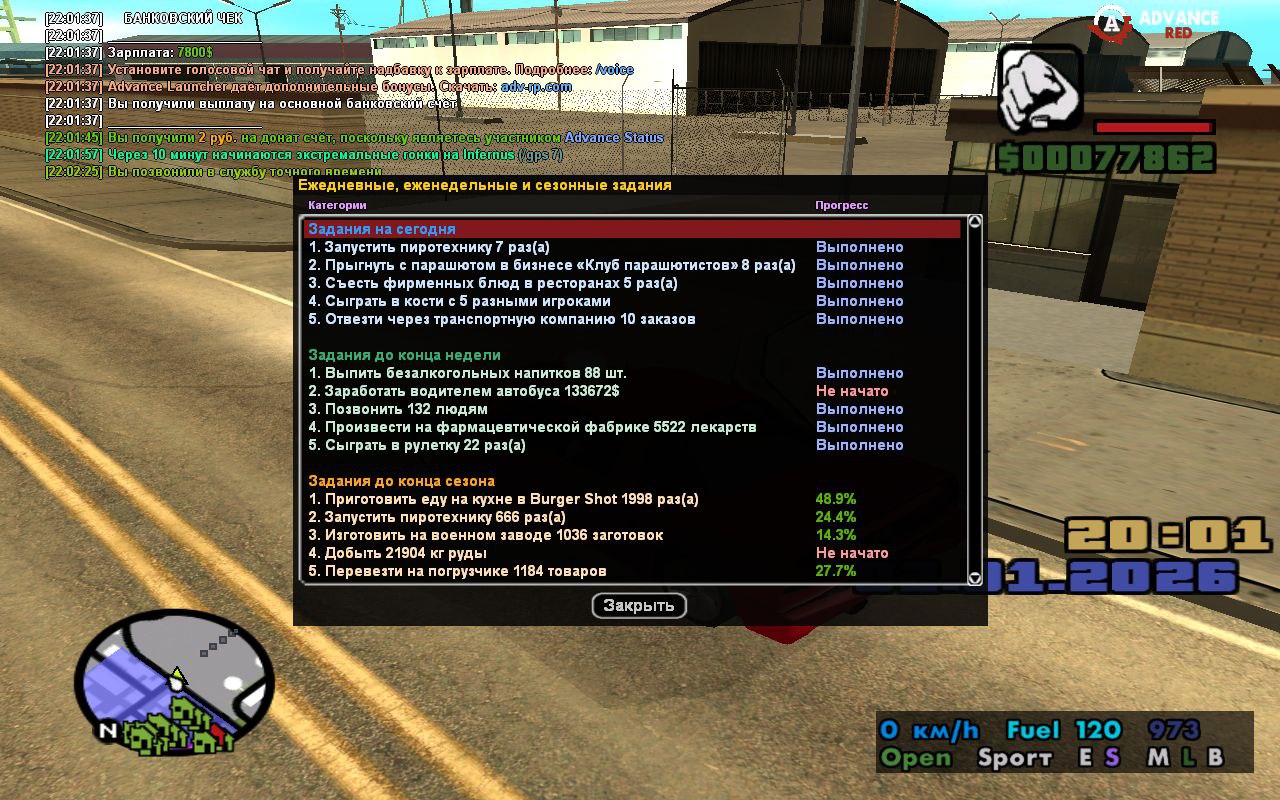Click the task list scroll-up arrow

(975, 222)
